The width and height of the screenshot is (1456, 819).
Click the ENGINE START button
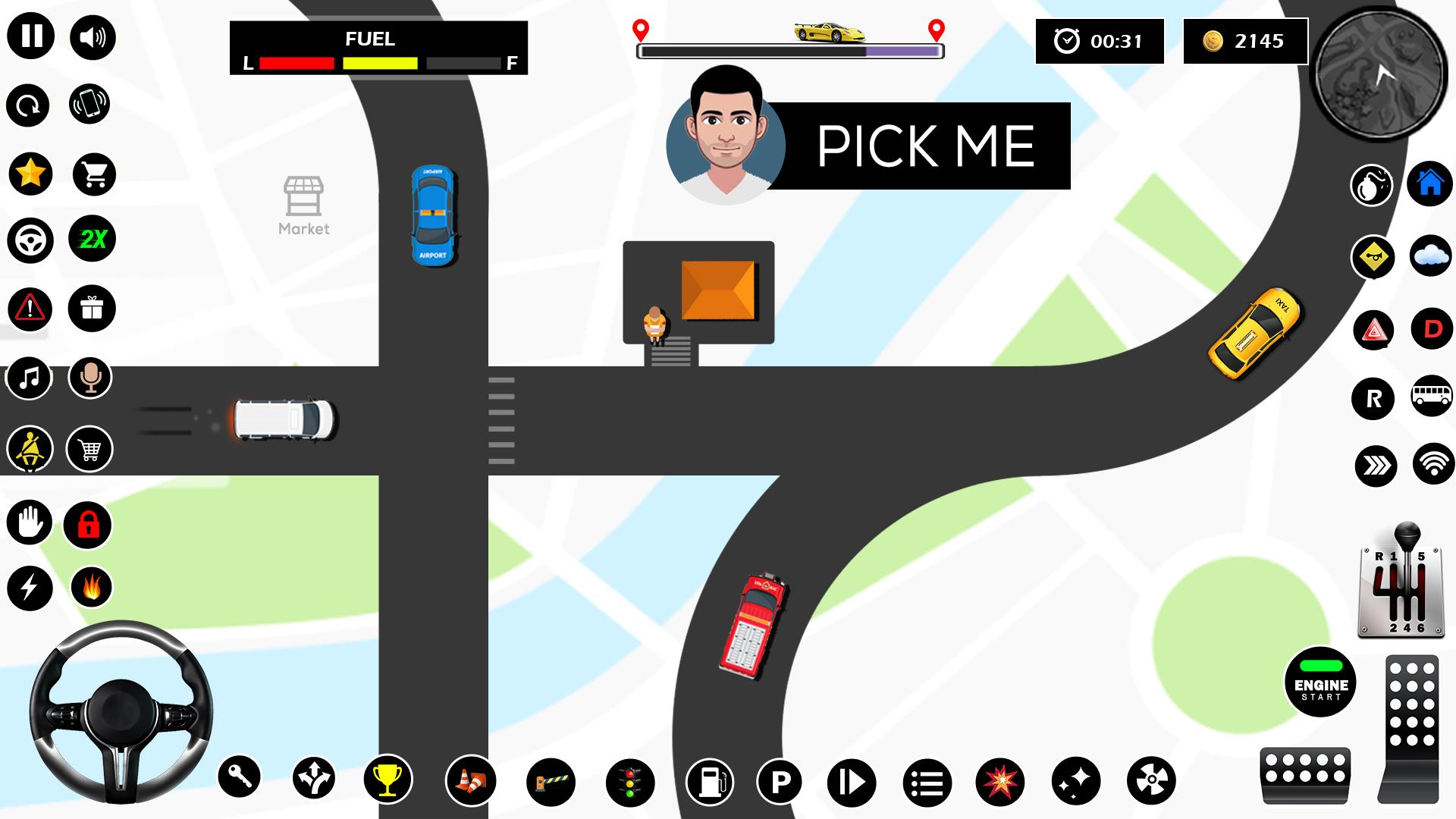[x=1320, y=682]
